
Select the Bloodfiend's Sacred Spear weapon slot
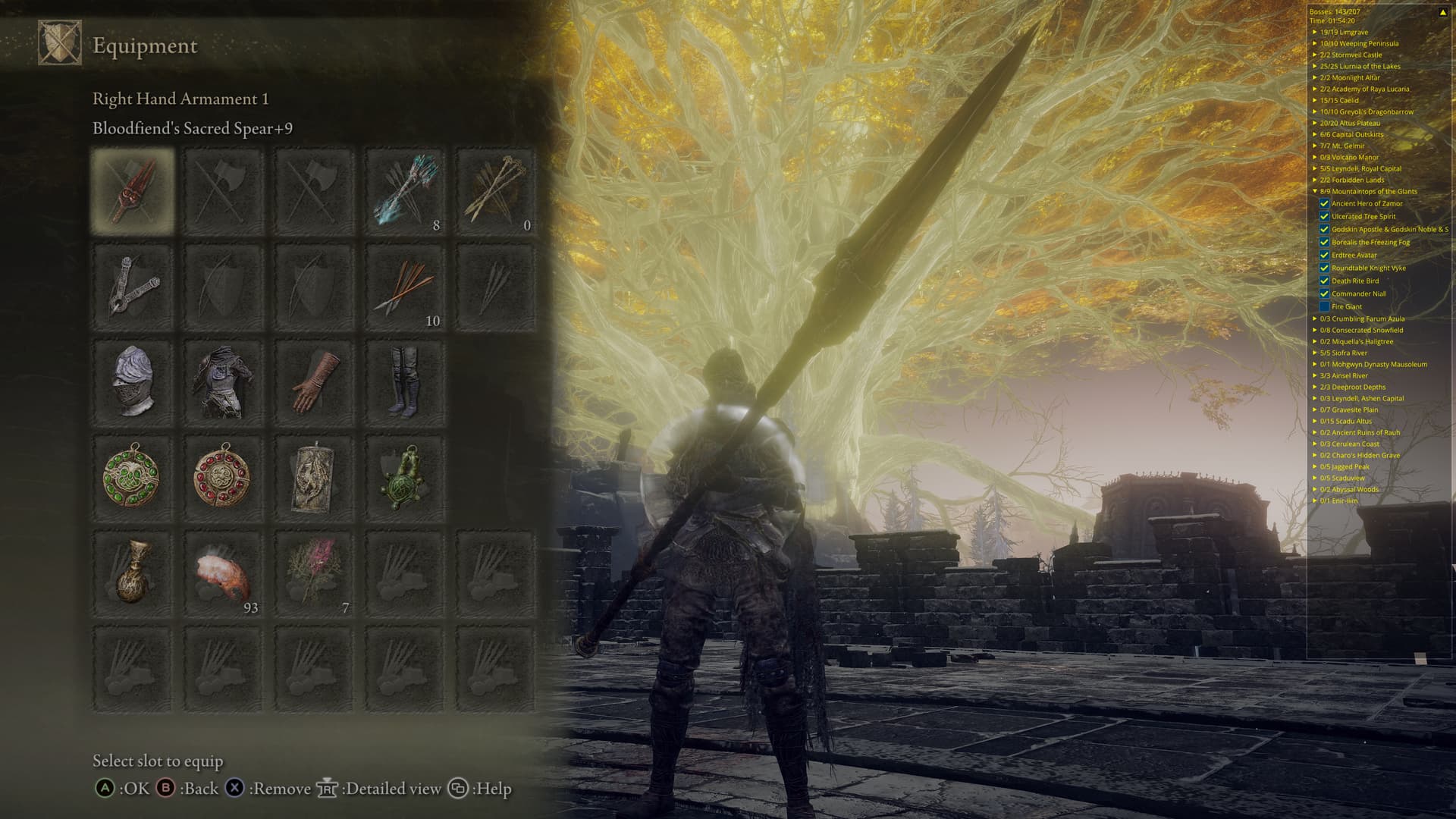coord(133,190)
